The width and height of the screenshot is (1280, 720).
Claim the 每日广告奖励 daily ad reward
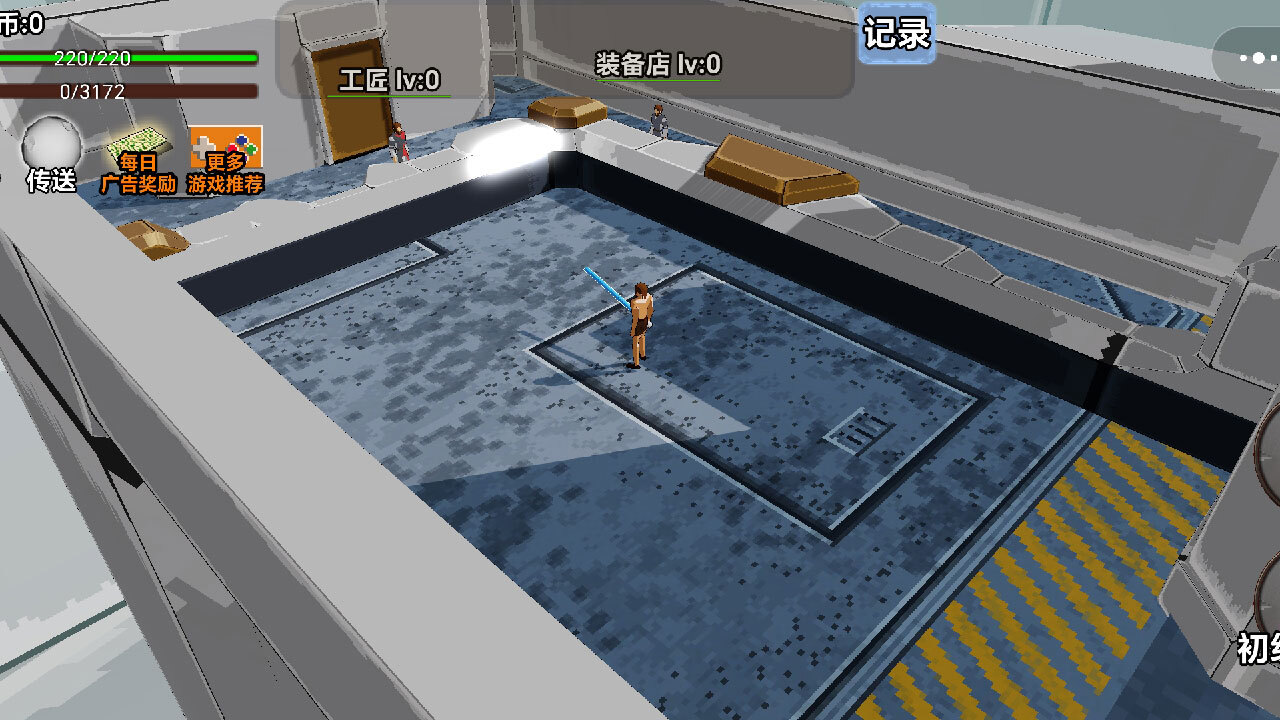[x=138, y=159]
